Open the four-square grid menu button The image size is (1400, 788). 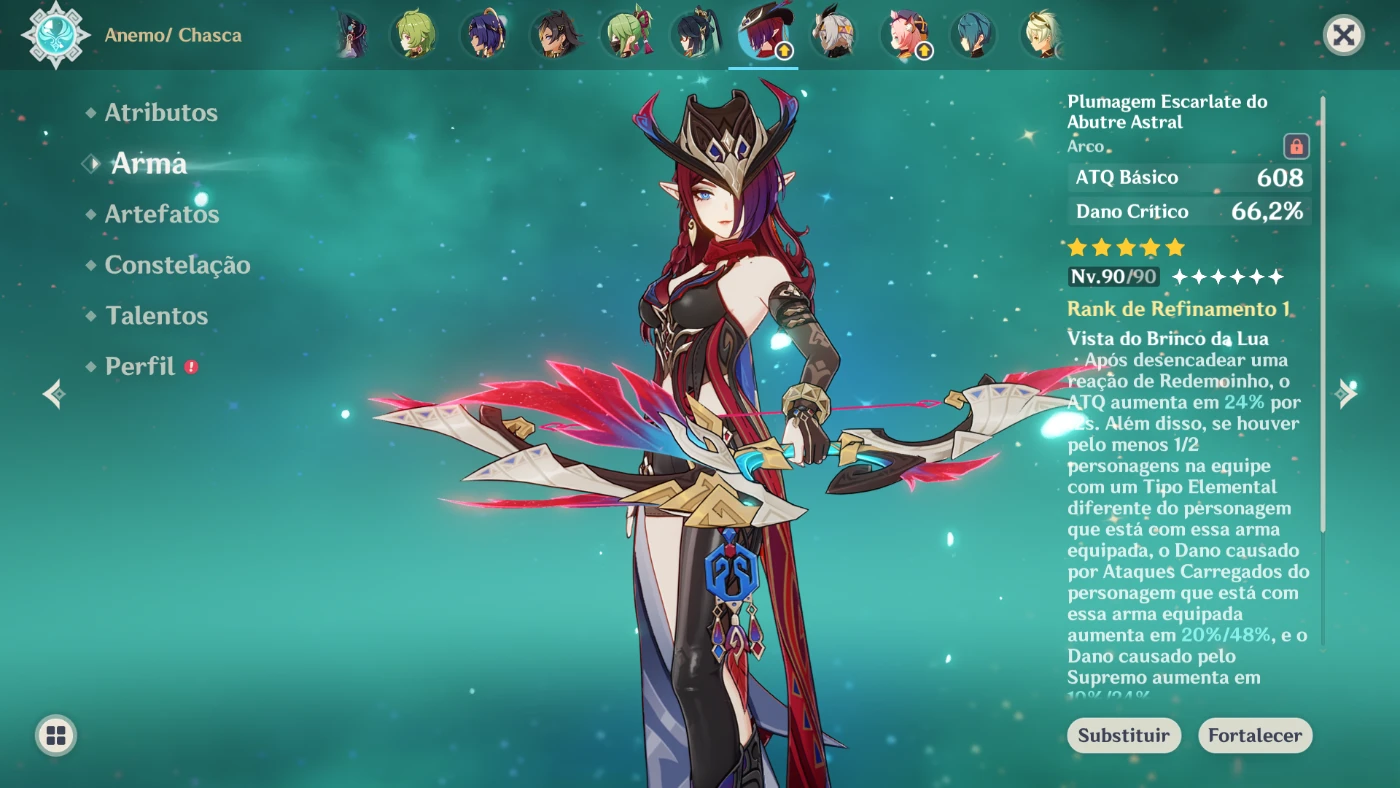point(56,736)
